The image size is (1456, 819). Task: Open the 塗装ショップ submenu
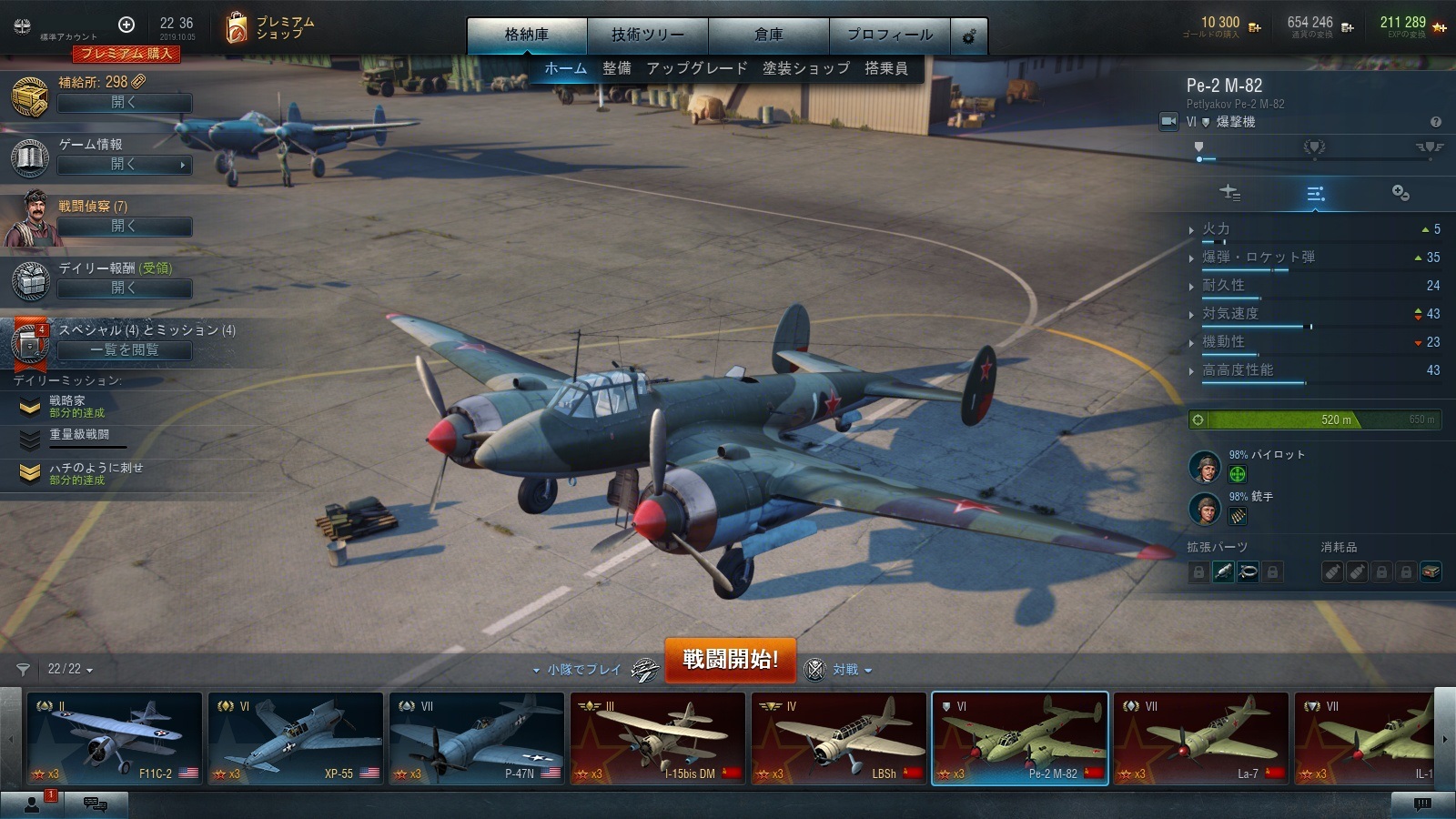pyautogui.click(x=805, y=68)
